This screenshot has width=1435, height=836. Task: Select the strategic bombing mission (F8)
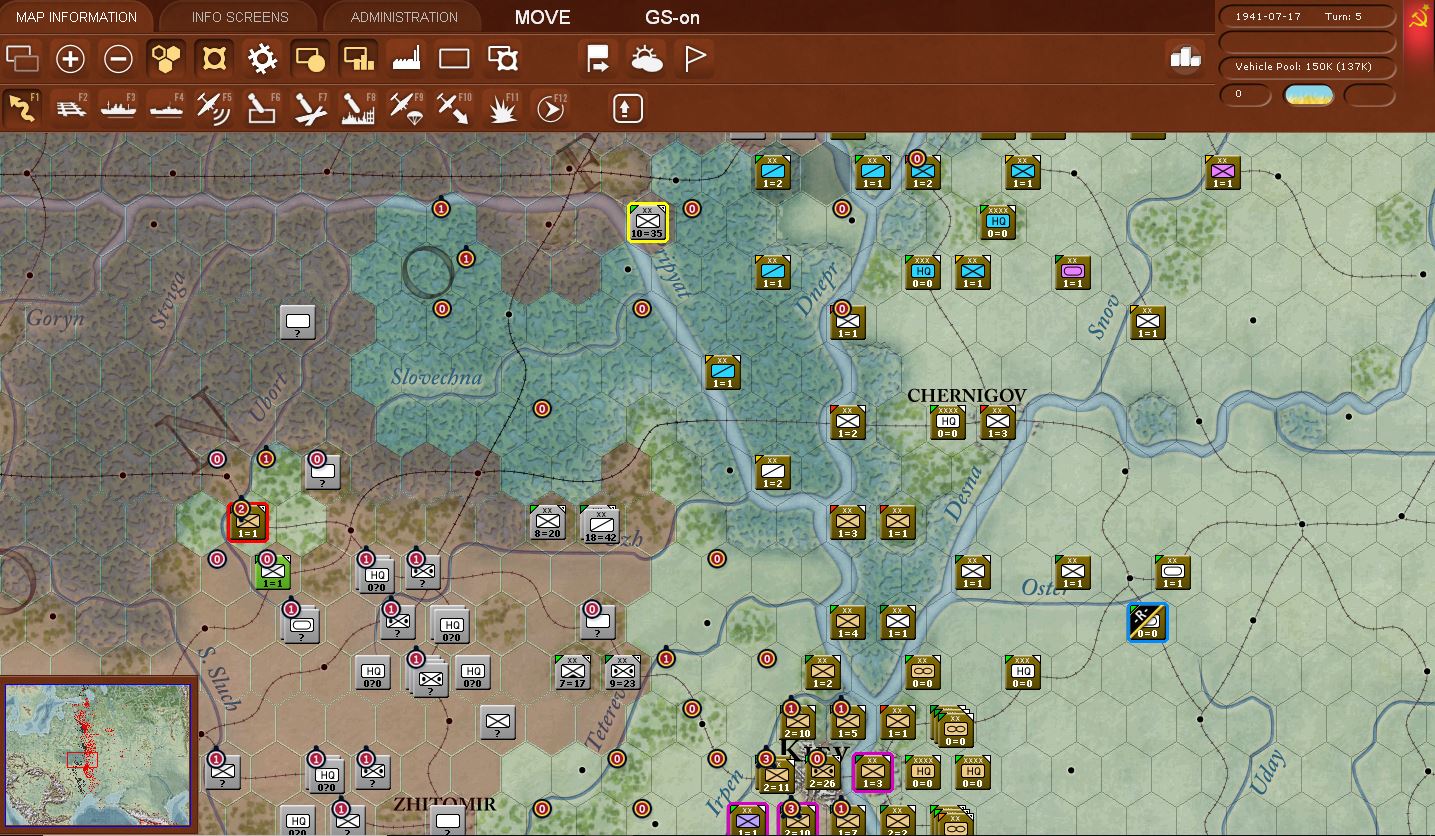(x=357, y=107)
